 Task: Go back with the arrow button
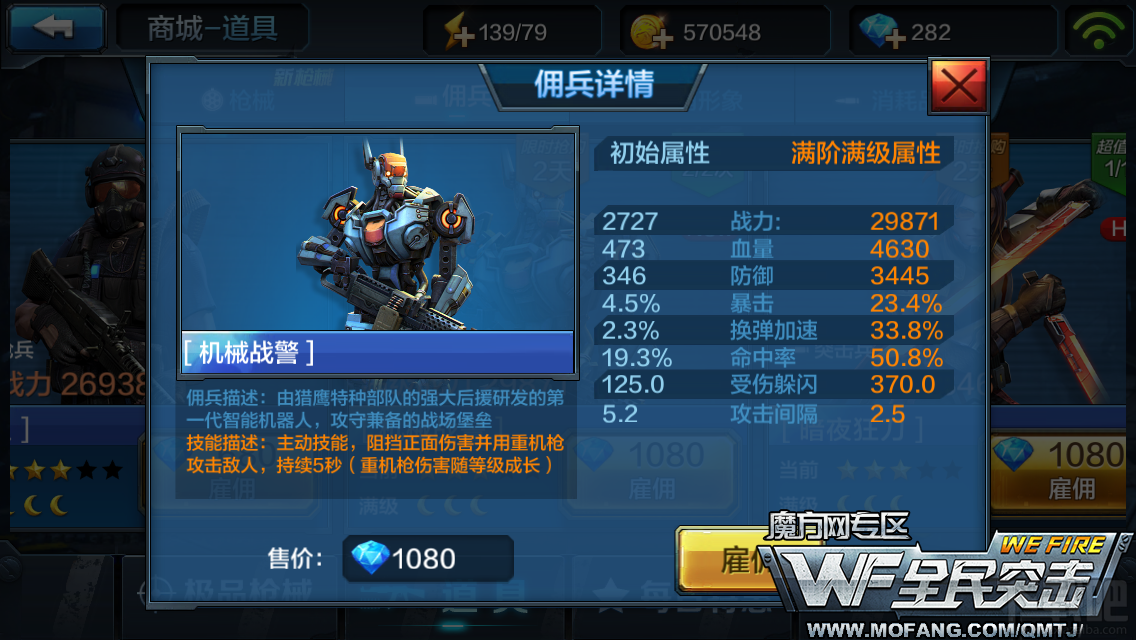pos(56,28)
